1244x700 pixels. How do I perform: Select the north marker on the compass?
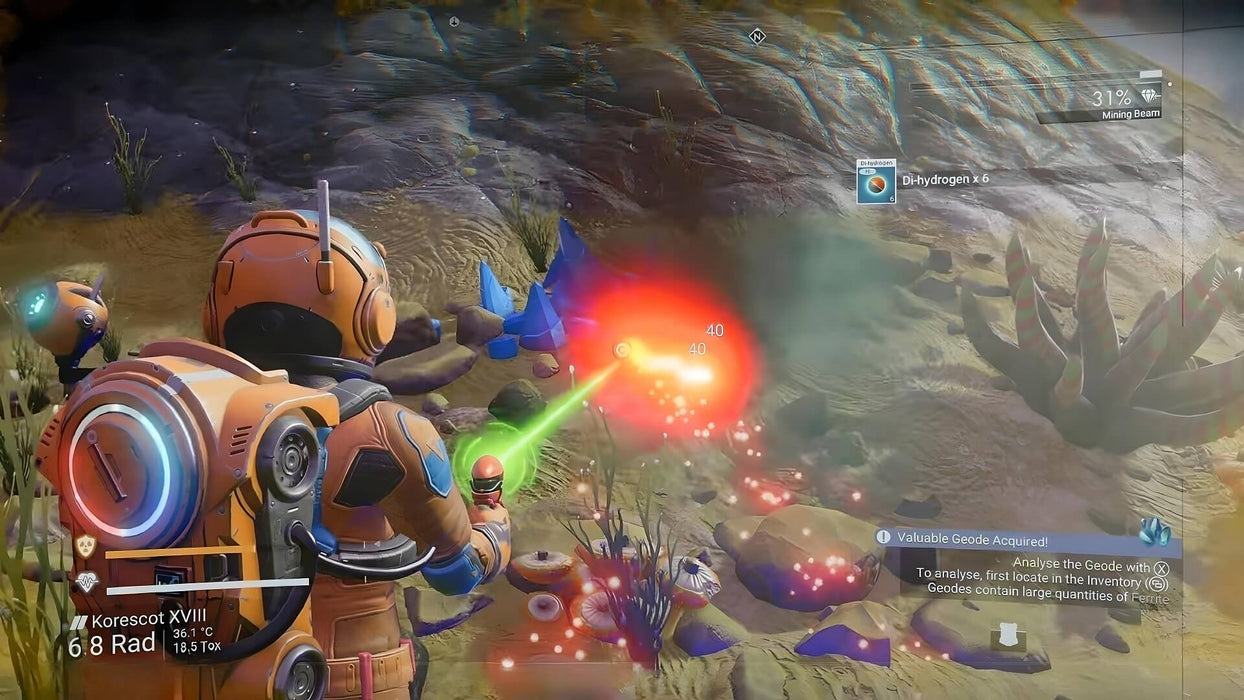pos(757,37)
